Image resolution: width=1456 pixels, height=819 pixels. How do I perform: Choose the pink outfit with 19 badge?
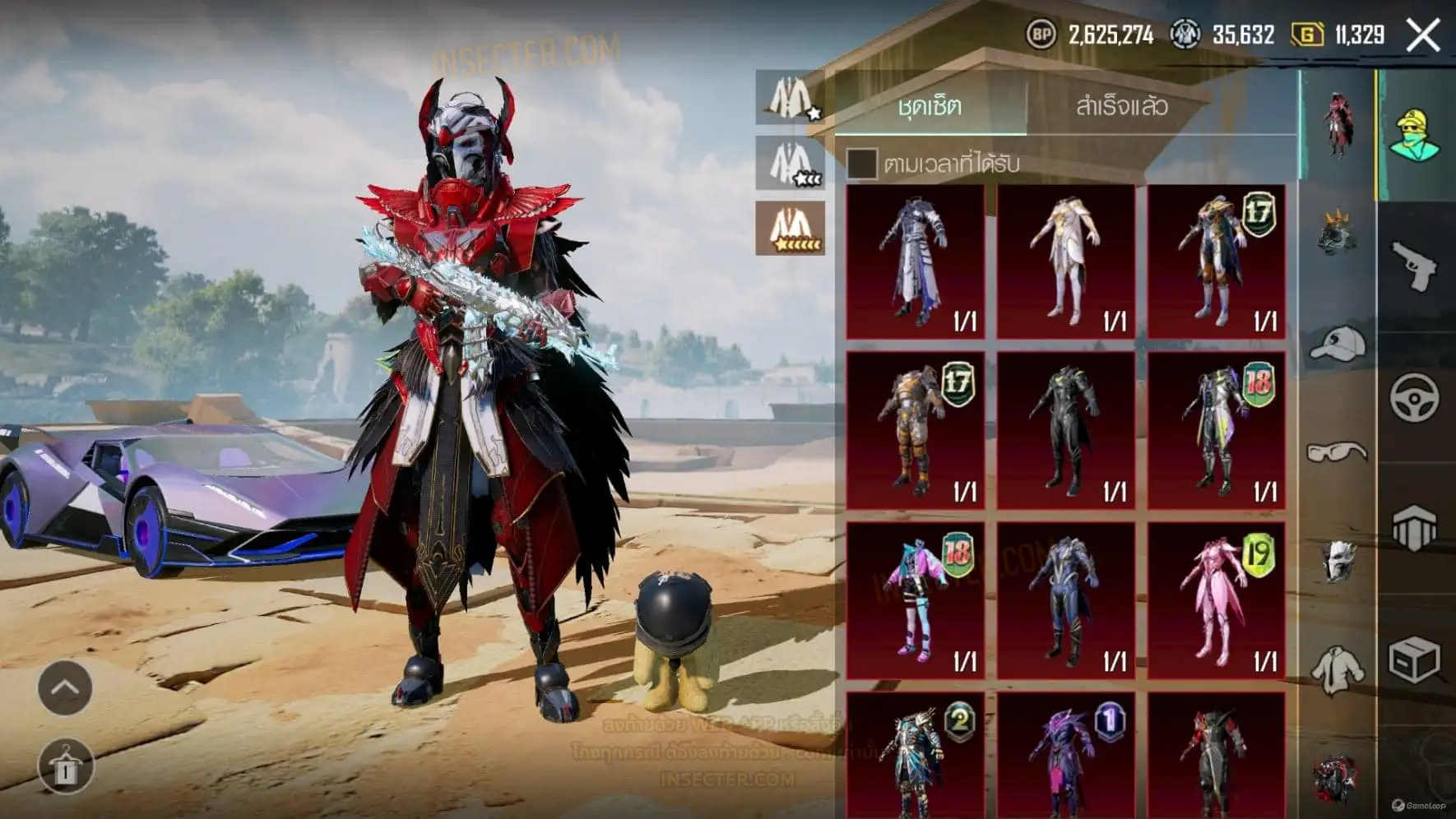tap(1216, 601)
